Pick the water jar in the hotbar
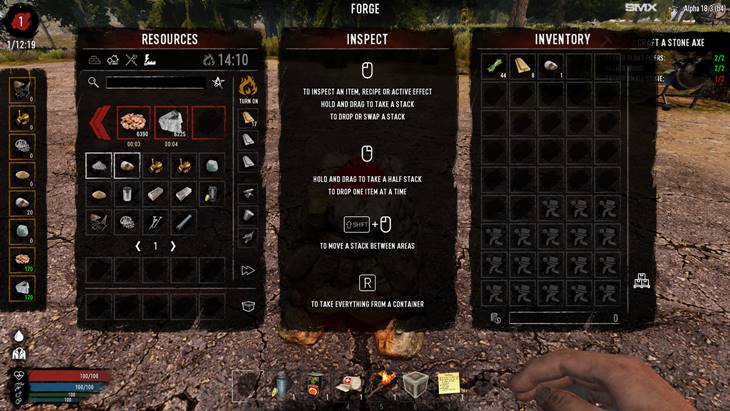The height and width of the screenshot is (411, 730). (x=281, y=384)
